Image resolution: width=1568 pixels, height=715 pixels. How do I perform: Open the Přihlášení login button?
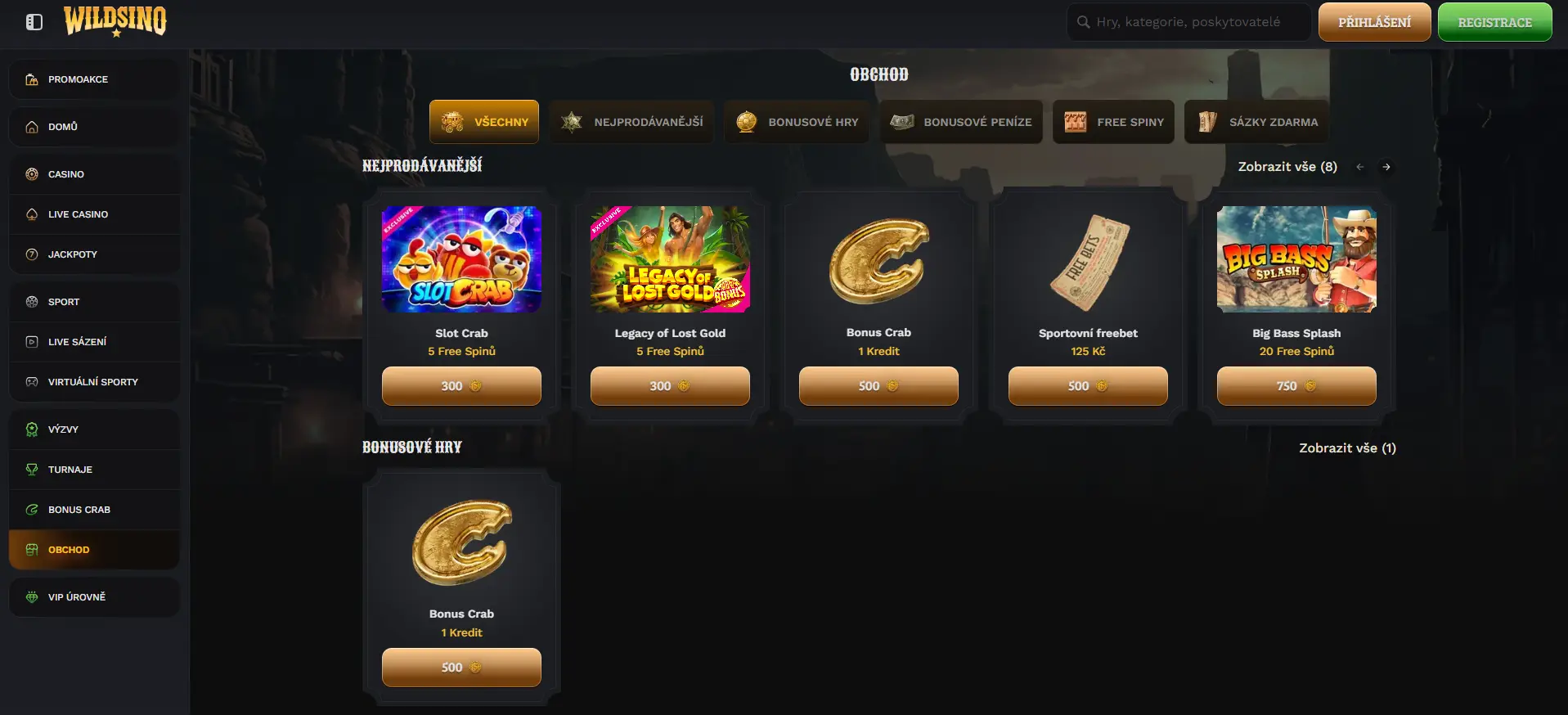coord(1374,22)
